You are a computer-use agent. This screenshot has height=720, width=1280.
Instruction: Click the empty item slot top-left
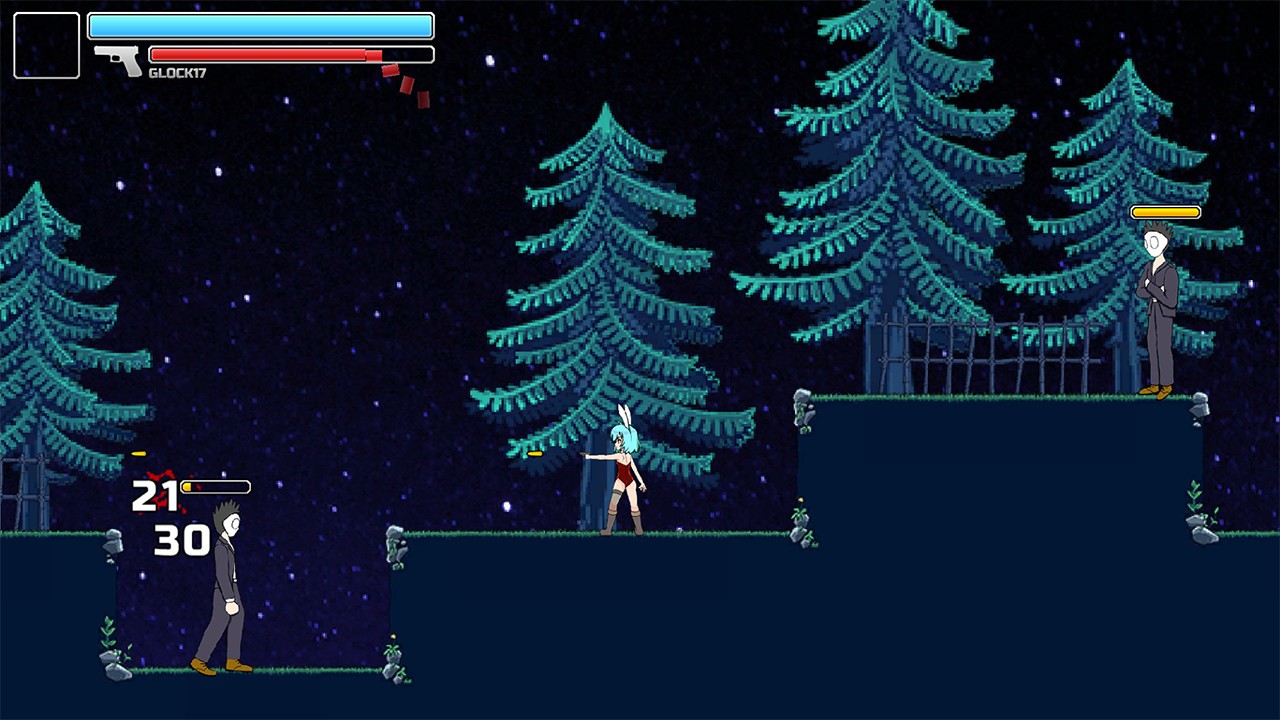(46, 45)
